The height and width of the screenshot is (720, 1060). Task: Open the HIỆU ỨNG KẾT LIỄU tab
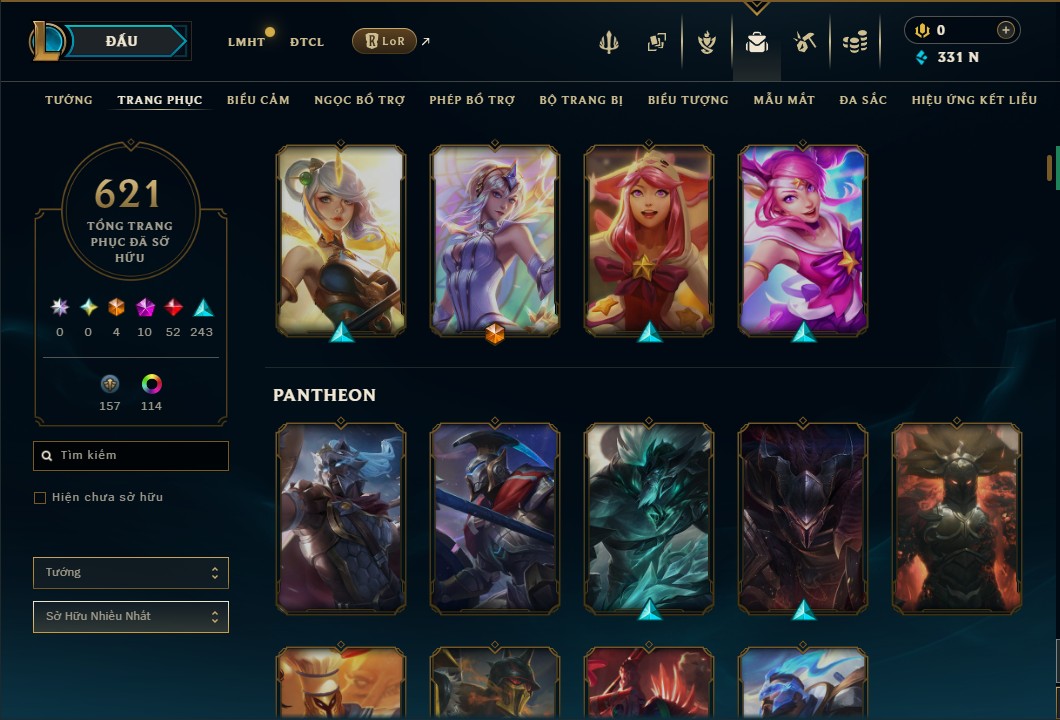coord(975,100)
